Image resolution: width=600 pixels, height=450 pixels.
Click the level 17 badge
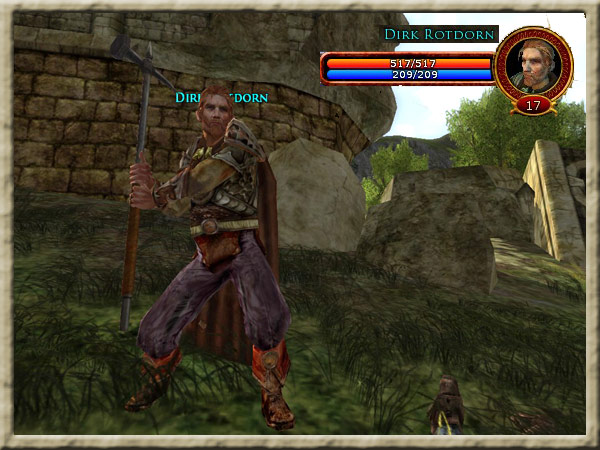pos(533,103)
